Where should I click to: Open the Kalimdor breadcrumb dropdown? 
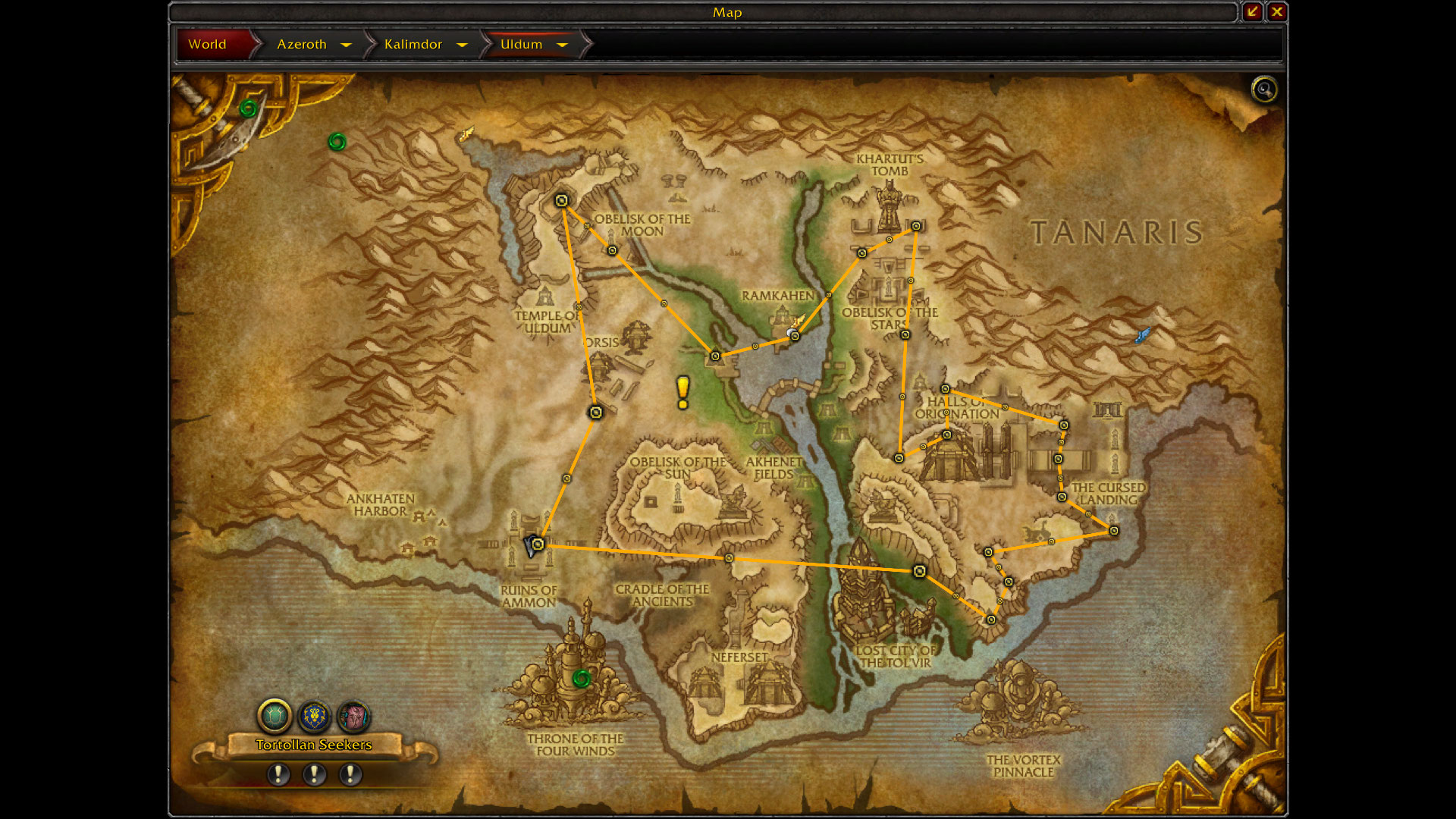[x=462, y=45]
